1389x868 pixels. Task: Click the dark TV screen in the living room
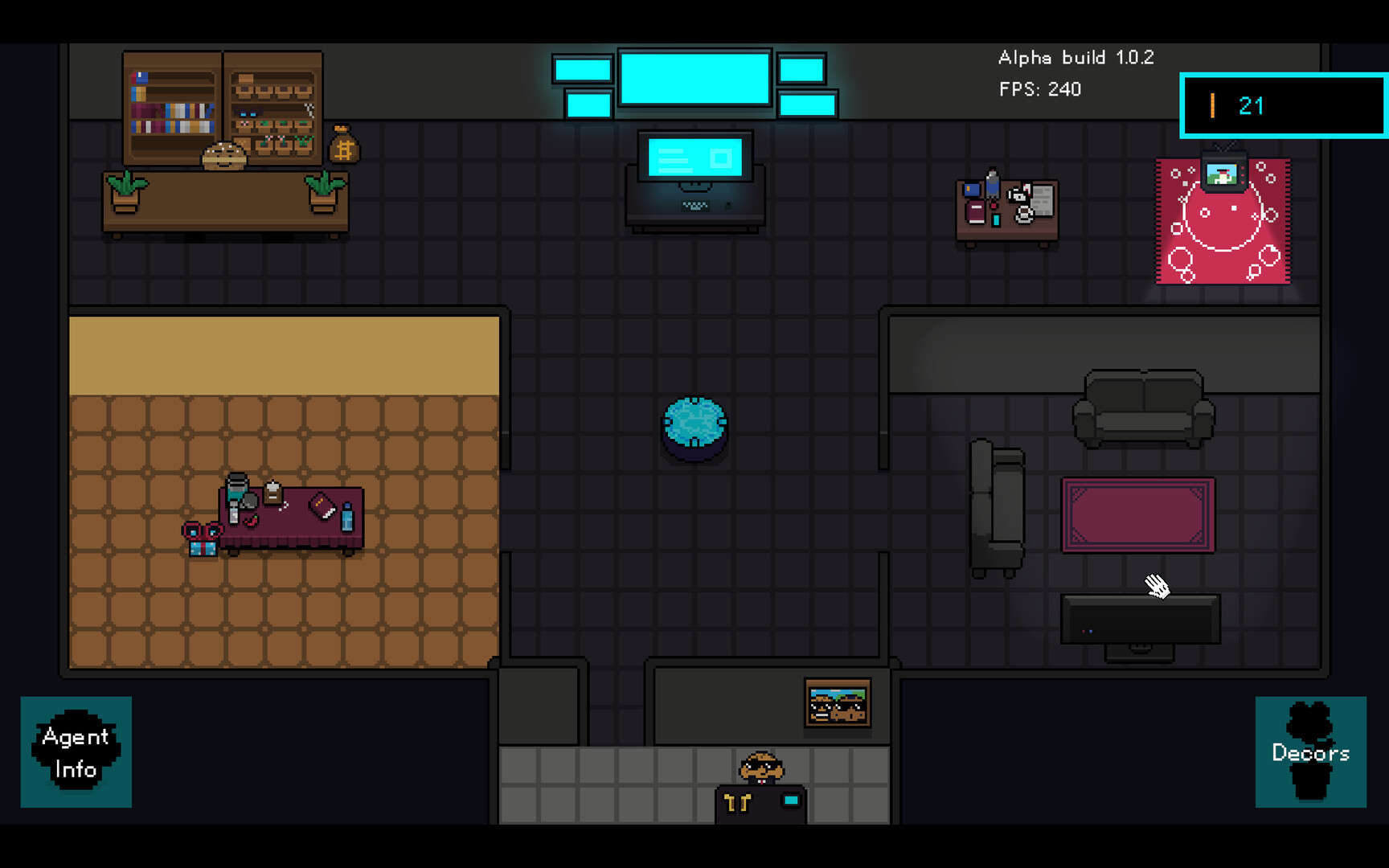(1141, 619)
